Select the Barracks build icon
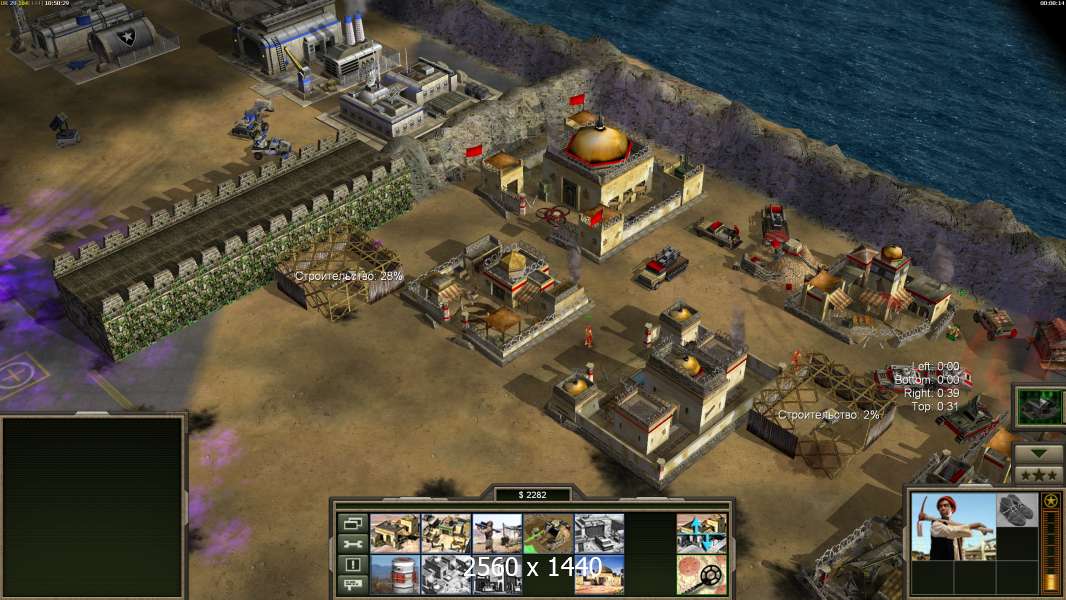This screenshot has width=1066, height=600. pos(446,533)
